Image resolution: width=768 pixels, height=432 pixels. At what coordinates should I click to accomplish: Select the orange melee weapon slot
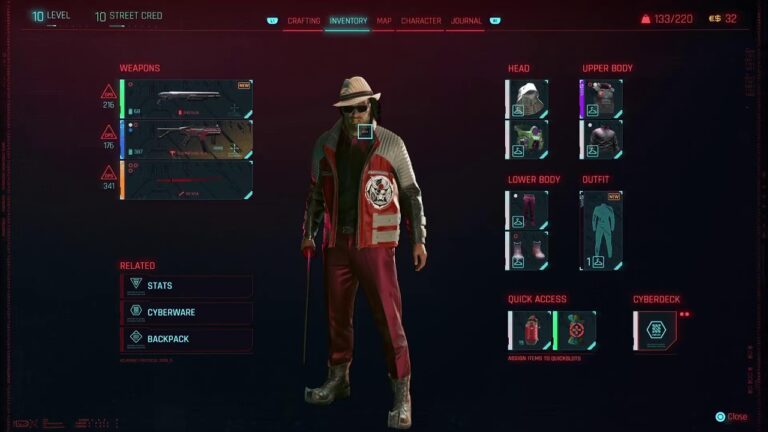[x=186, y=180]
